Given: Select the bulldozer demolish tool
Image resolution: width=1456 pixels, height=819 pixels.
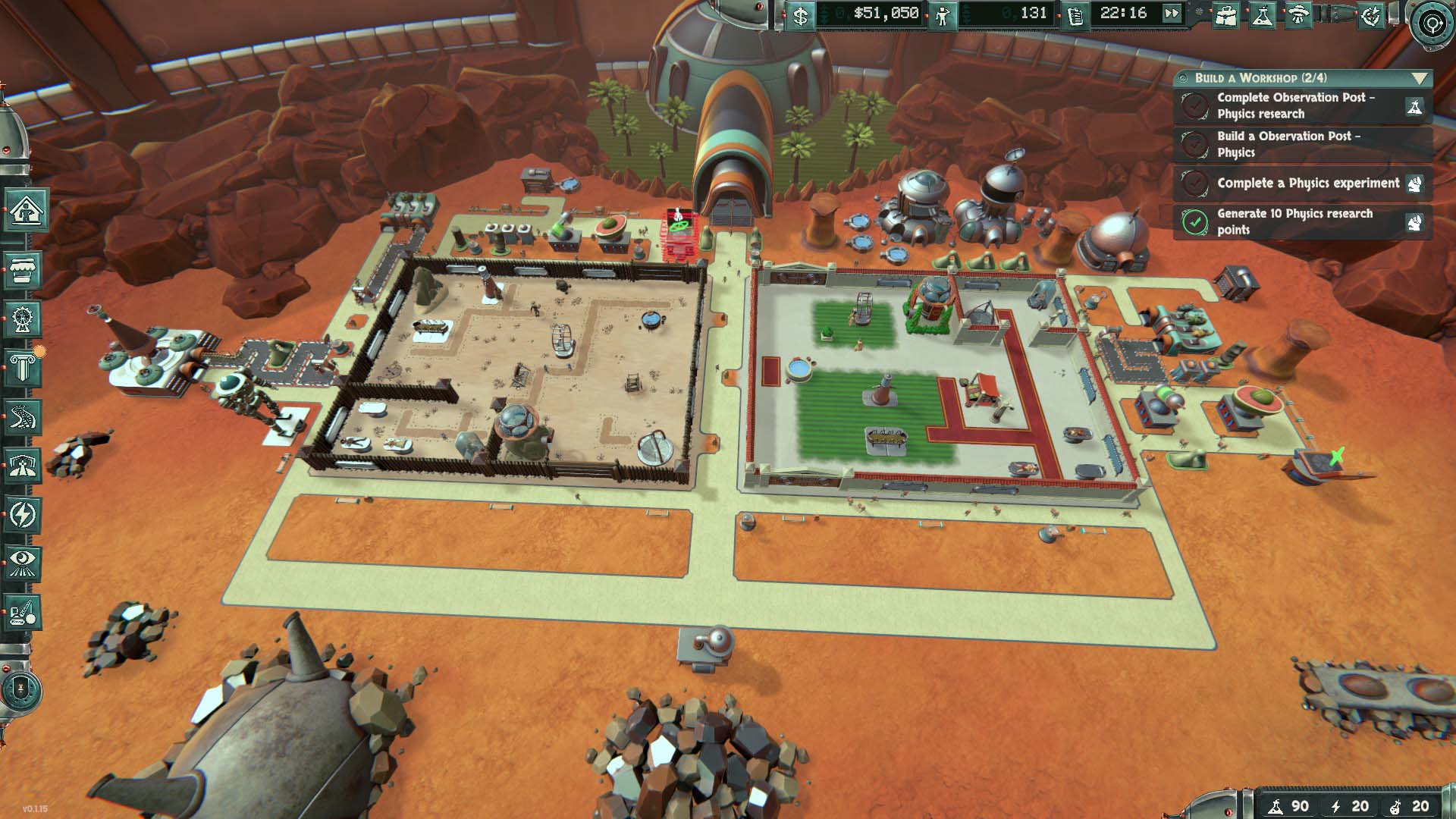Looking at the screenshot, I should 23,613.
